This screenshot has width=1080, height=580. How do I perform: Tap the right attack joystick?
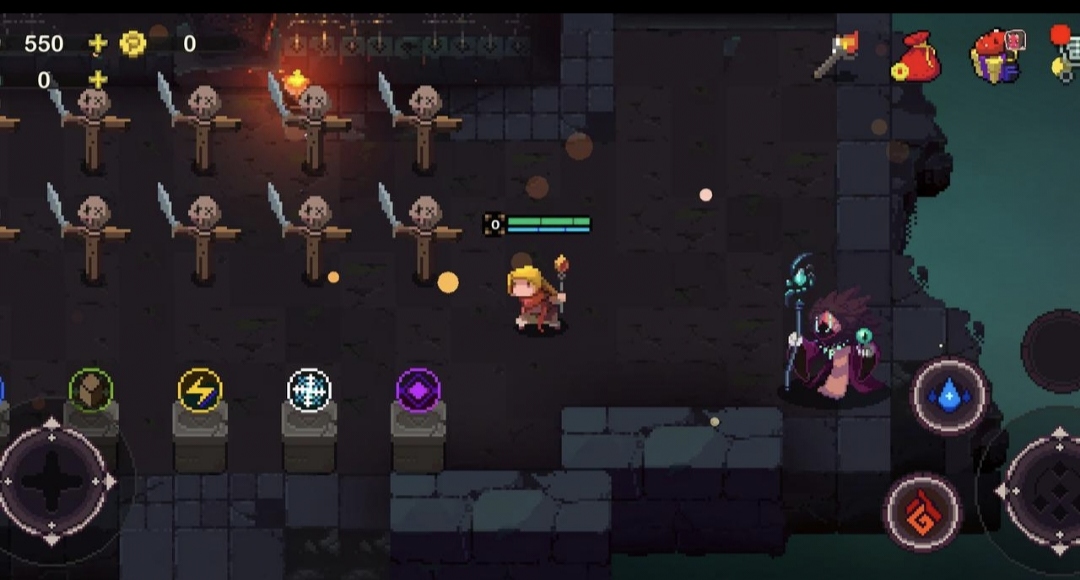pos(1055,491)
